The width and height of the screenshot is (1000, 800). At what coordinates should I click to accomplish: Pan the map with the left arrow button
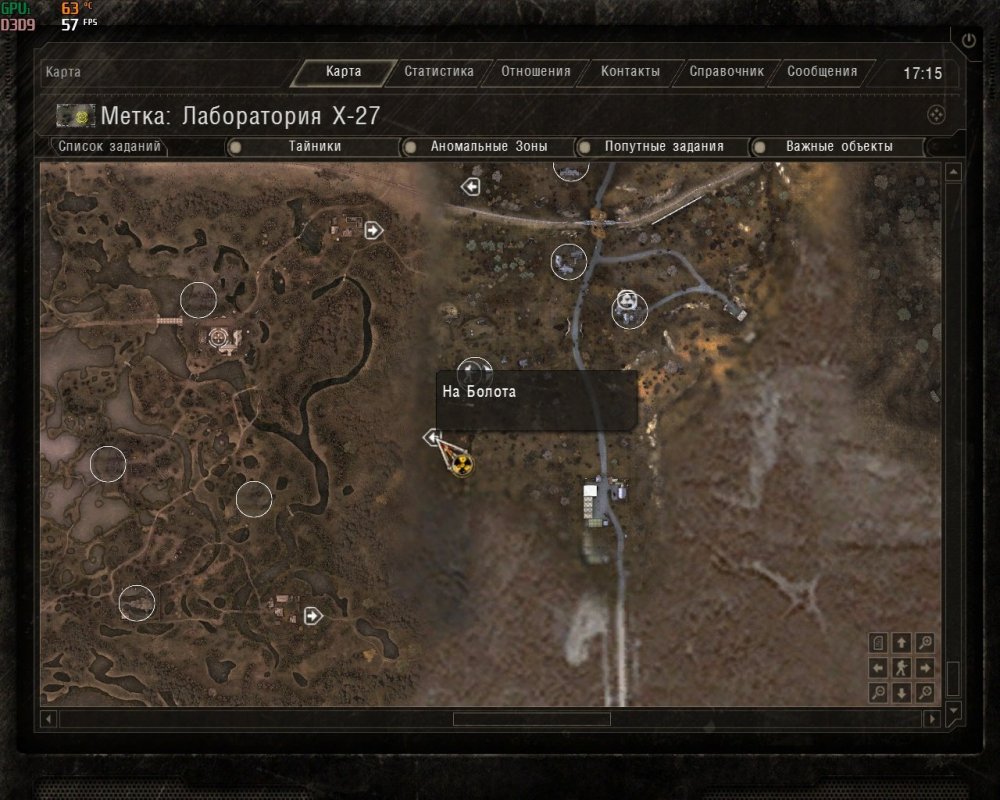[878, 668]
